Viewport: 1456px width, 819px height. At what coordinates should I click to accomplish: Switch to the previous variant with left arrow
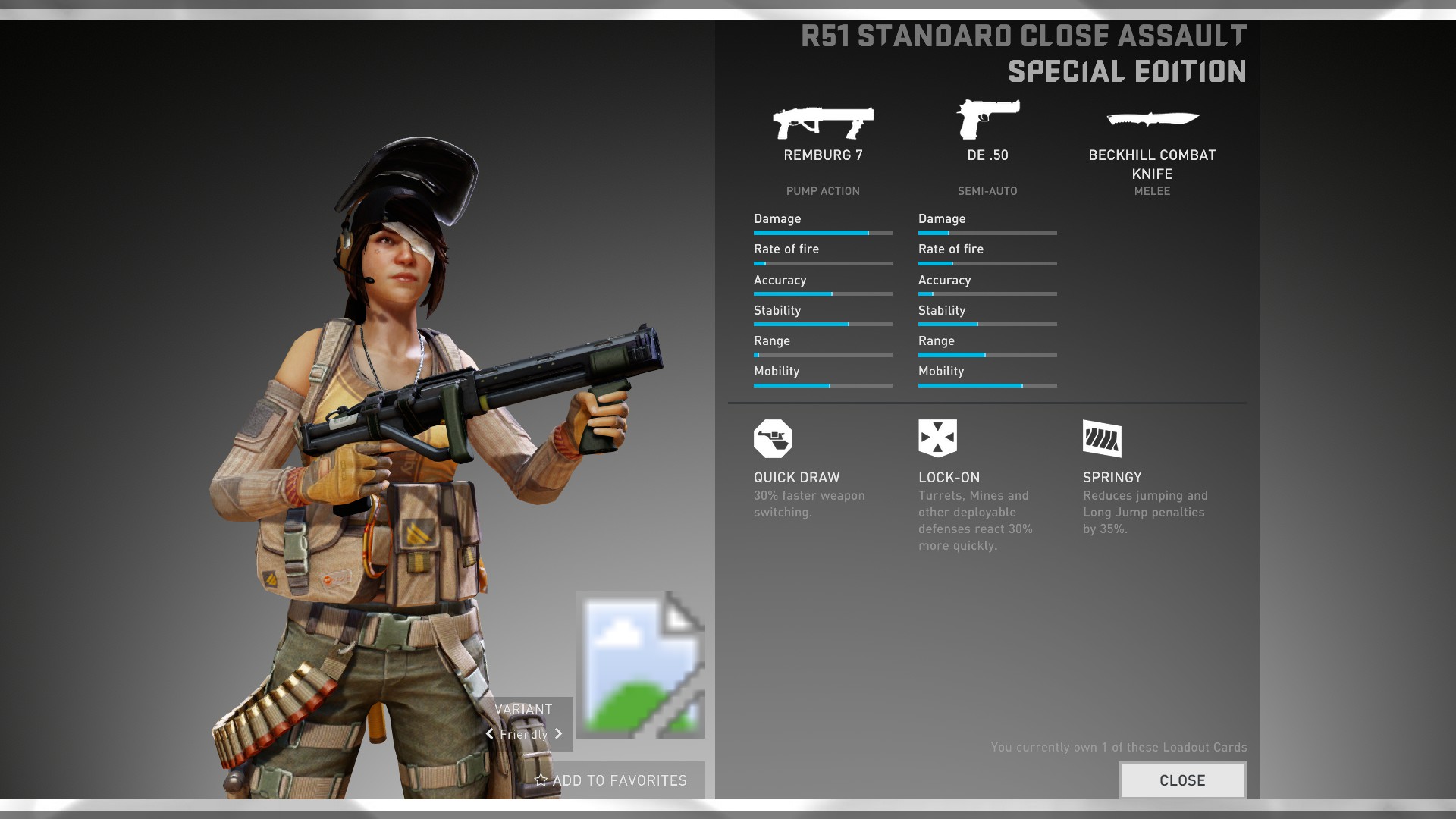[x=490, y=734]
